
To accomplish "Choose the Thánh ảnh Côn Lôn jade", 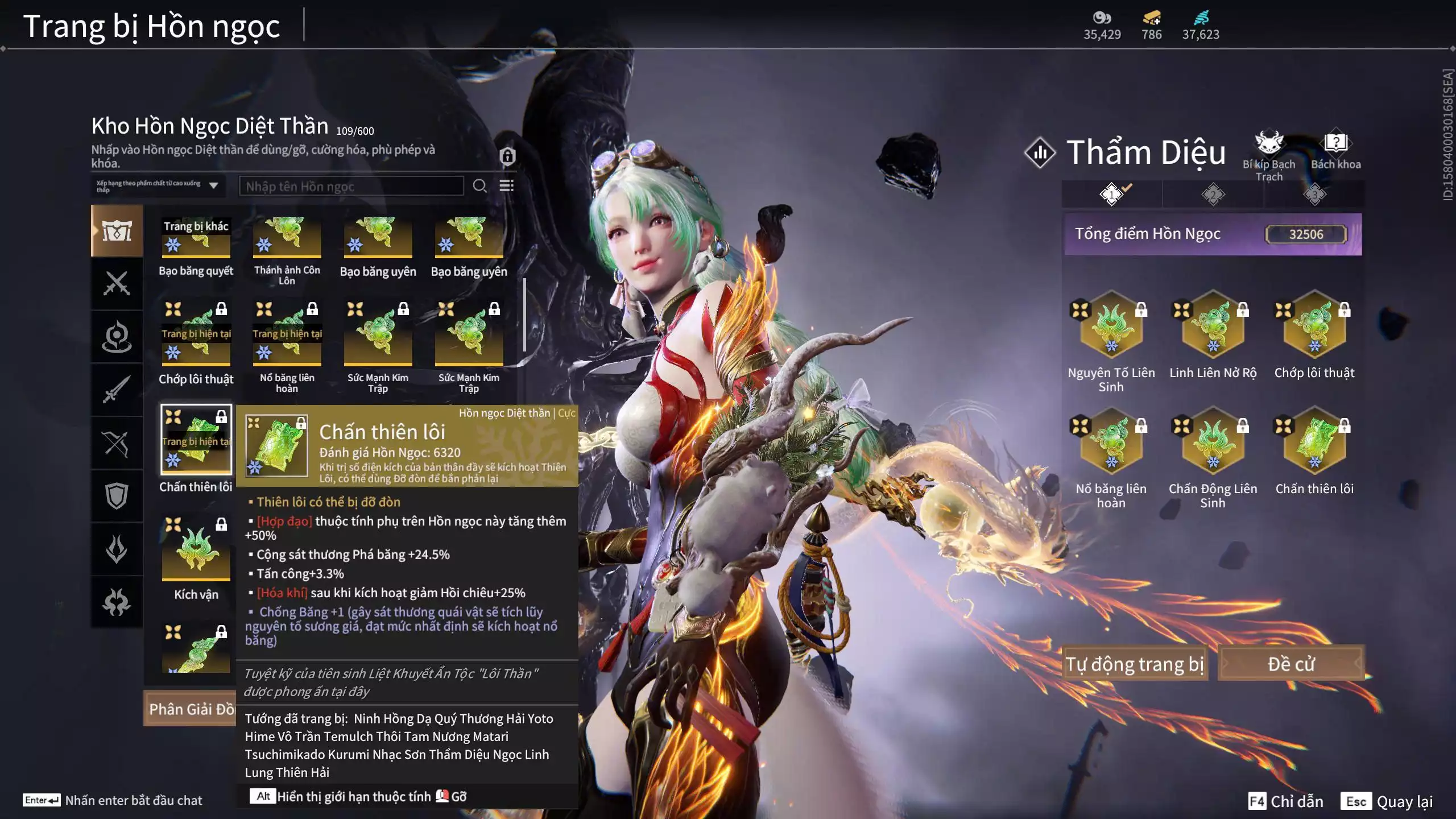I will coord(287,239).
